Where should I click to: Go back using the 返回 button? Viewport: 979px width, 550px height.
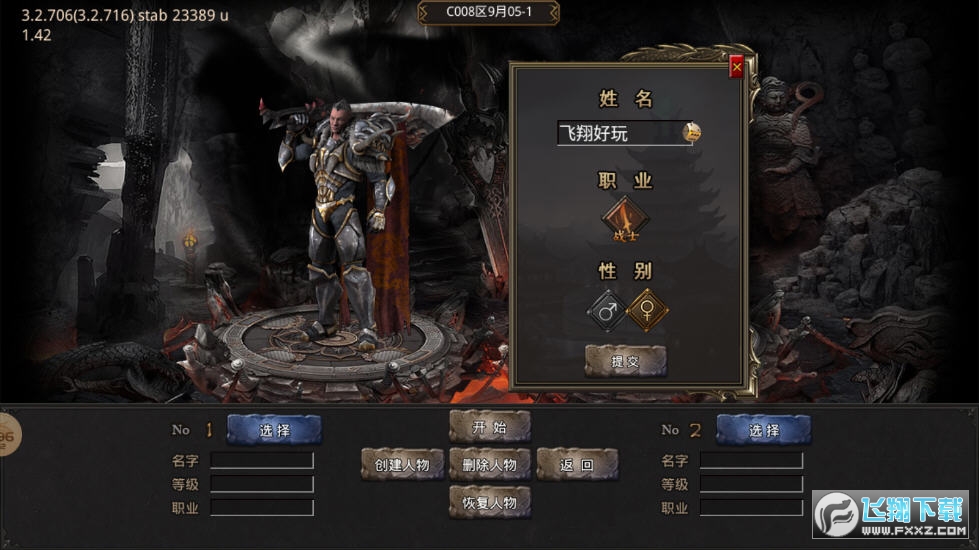pyautogui.click(x=577, y=464)
